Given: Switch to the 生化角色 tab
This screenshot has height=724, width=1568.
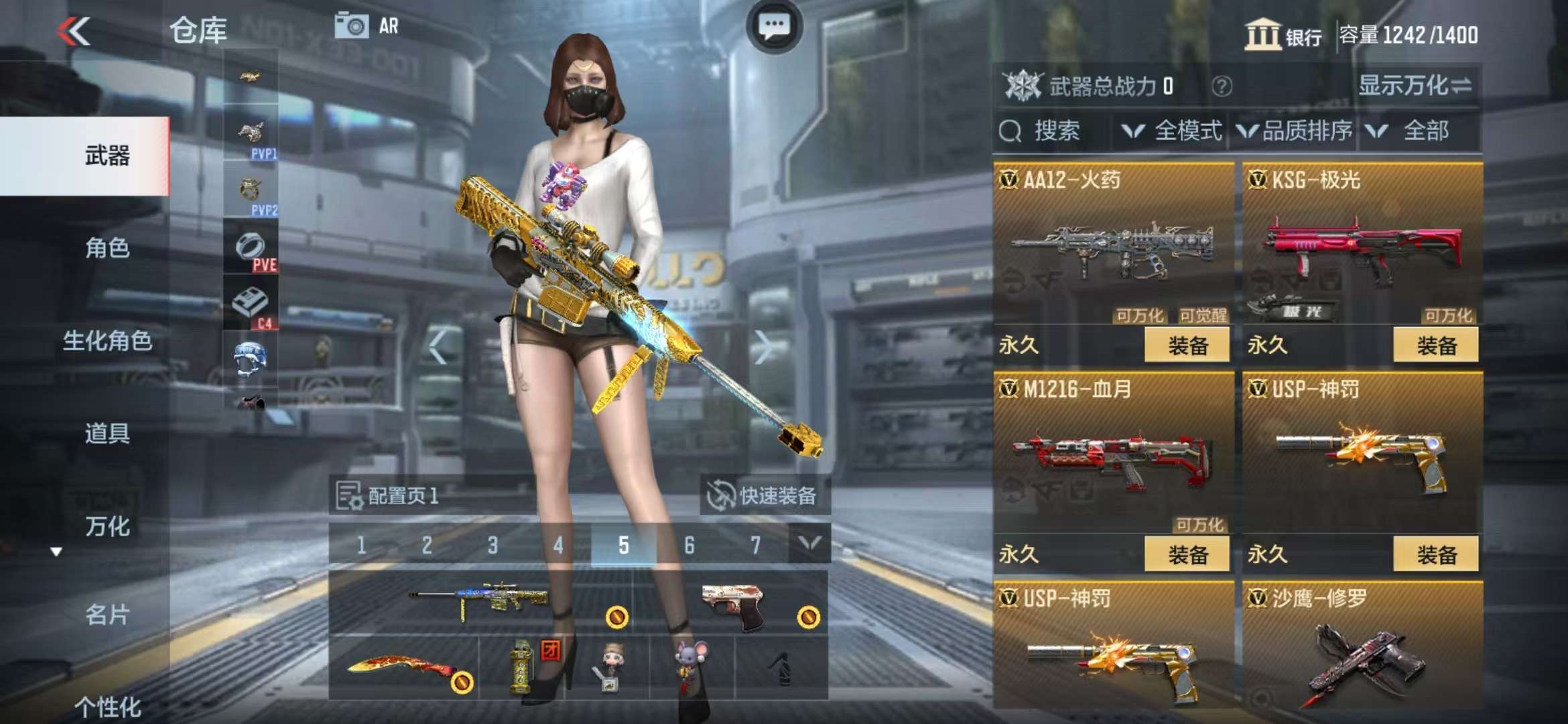Looking at the screenshot, I should (x=107, y=341).
